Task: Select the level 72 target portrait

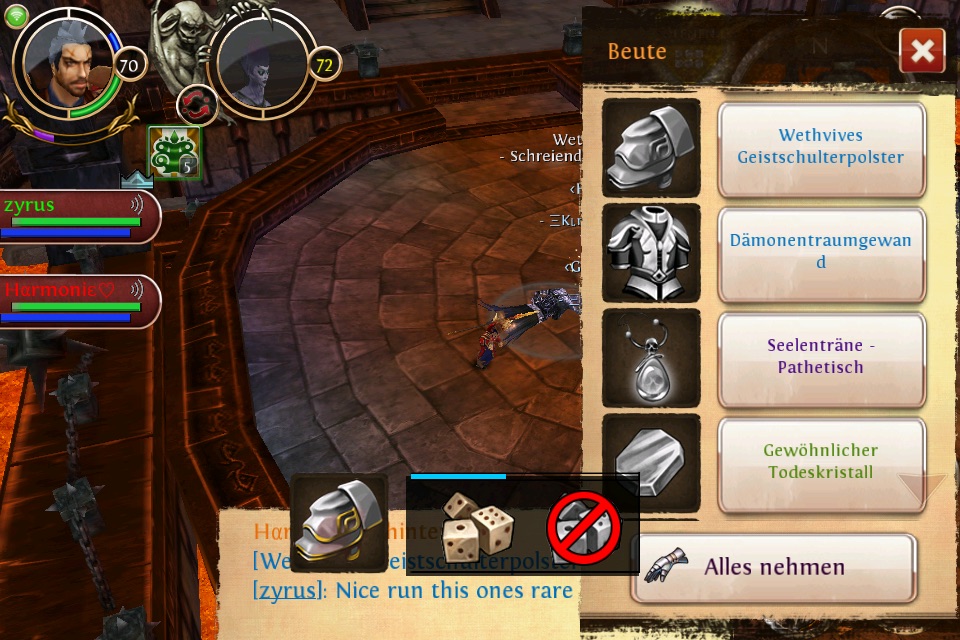Action: pos(262,63)
